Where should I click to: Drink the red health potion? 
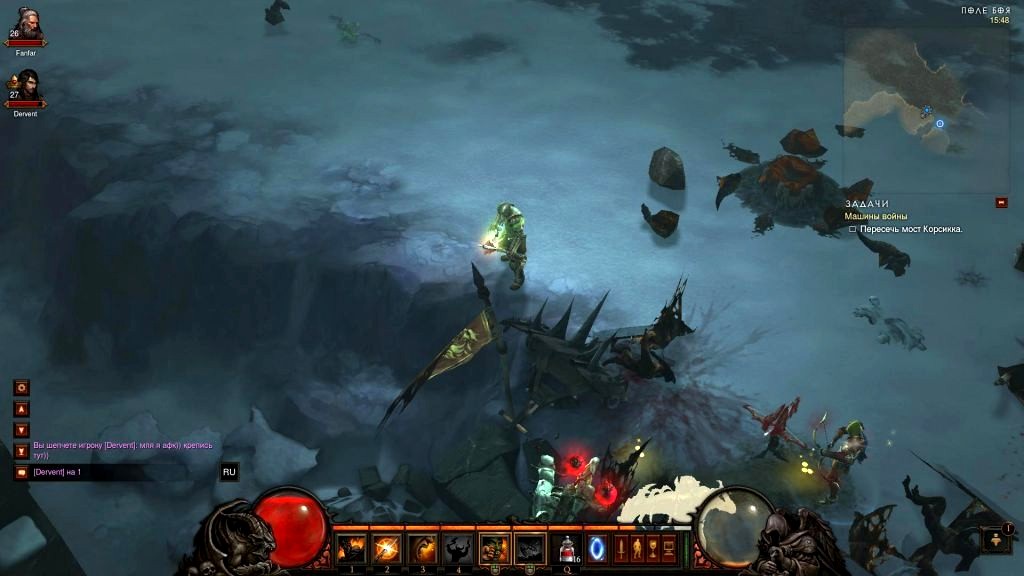(x=567, y=548)
